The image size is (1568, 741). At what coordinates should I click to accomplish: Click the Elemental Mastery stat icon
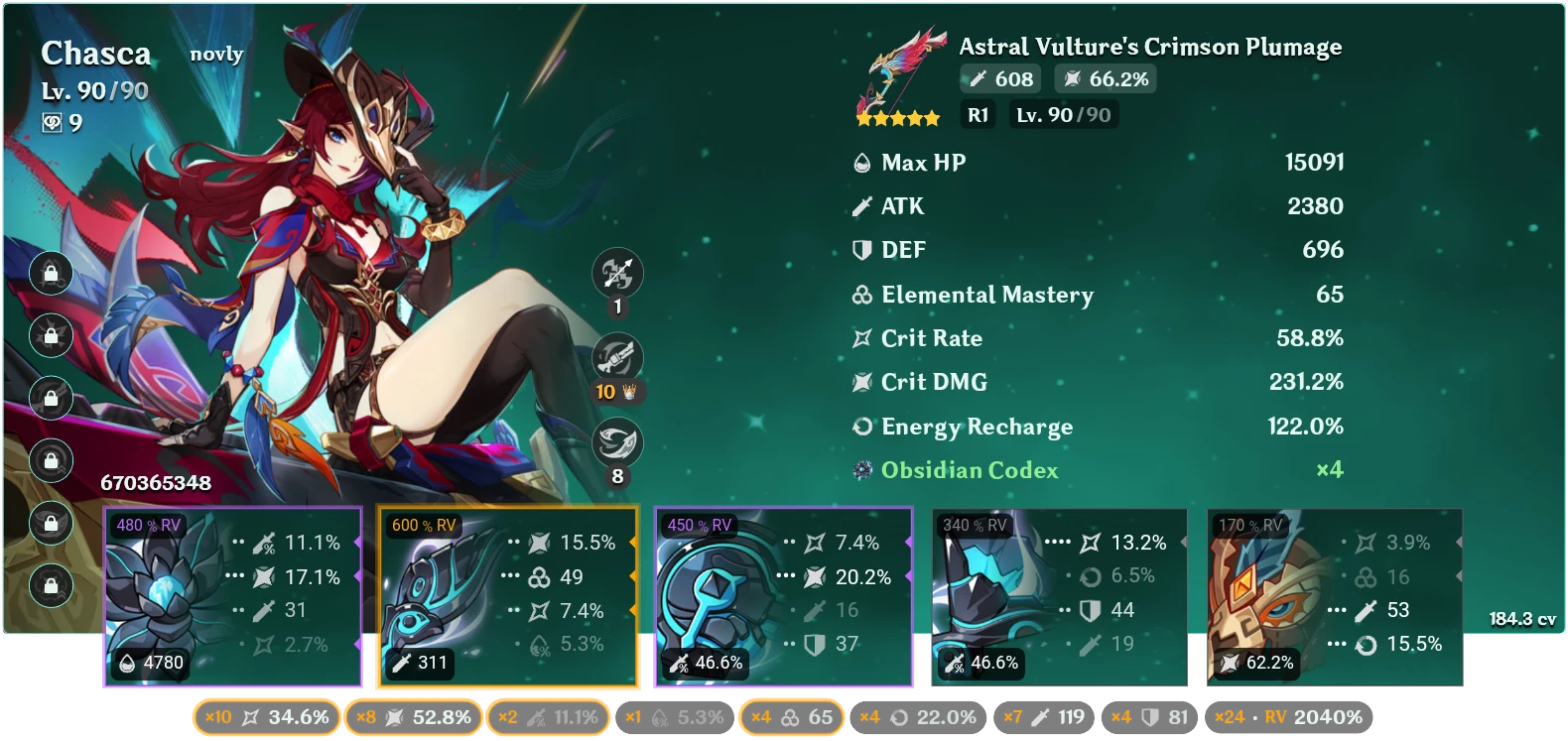[x=860, y=295]
